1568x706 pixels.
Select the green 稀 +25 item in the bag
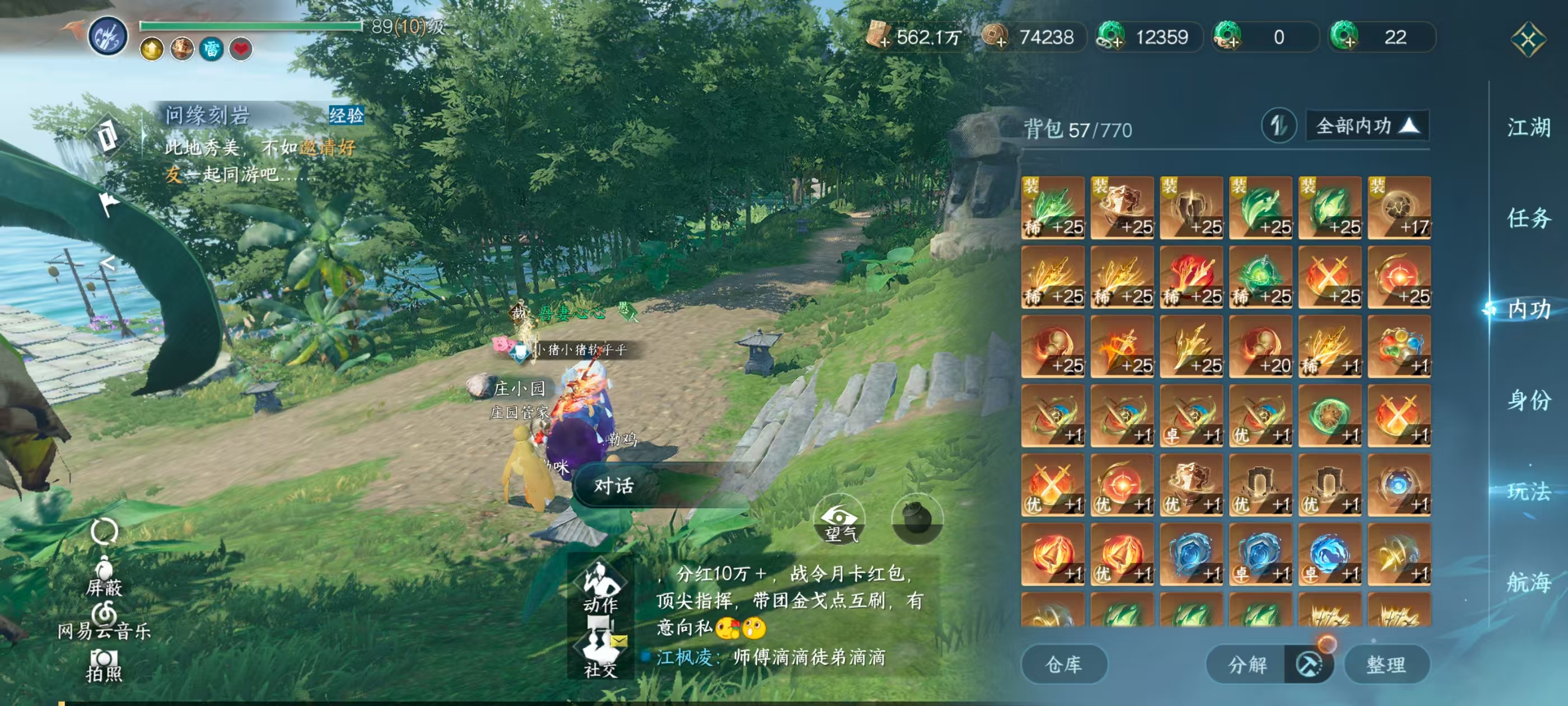point(1052,207)
